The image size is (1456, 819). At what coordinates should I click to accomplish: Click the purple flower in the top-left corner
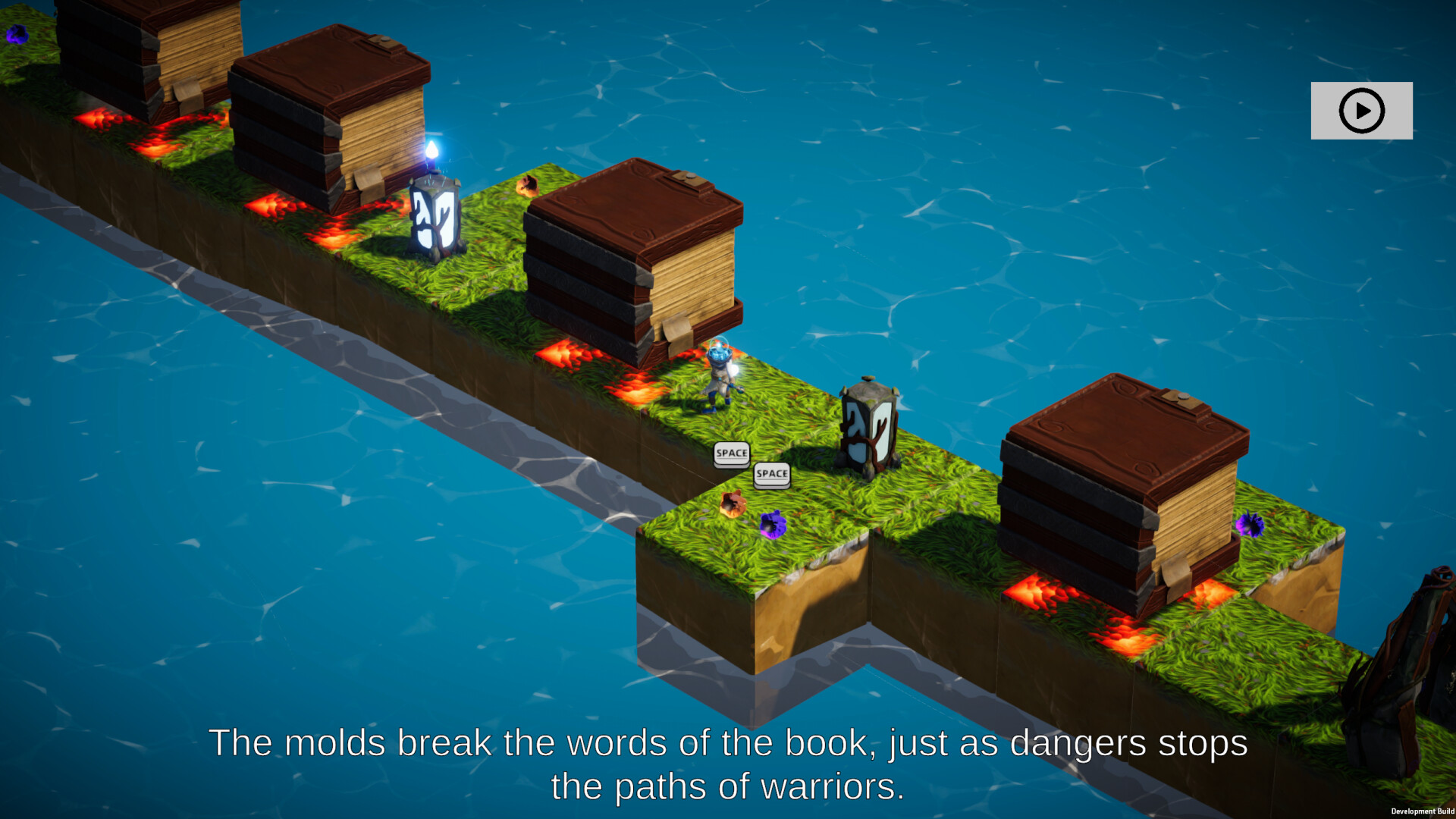17,33
